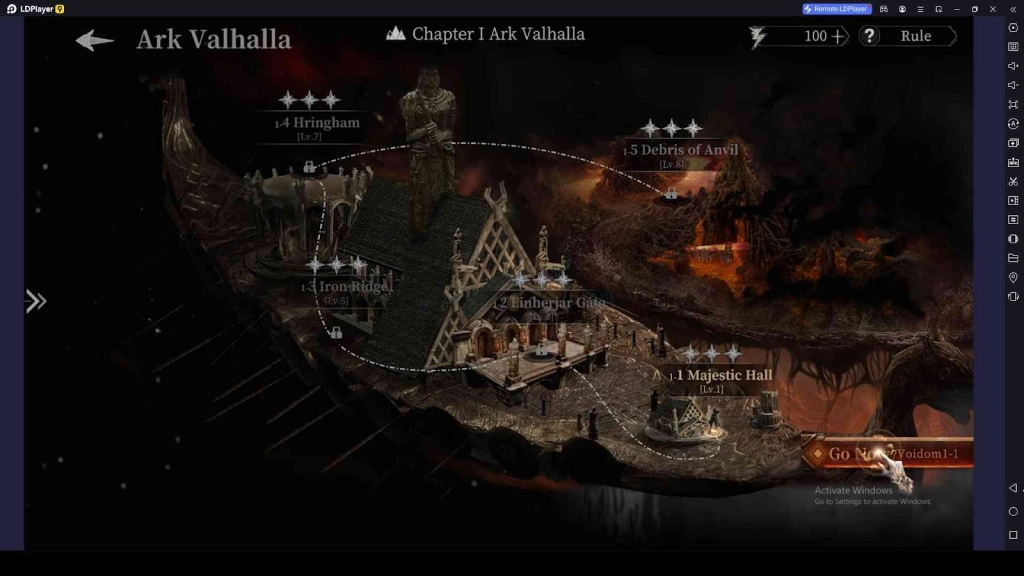
Task: Select stage 1-2 Einherjar Gate
Action: (x=549, y=303)
